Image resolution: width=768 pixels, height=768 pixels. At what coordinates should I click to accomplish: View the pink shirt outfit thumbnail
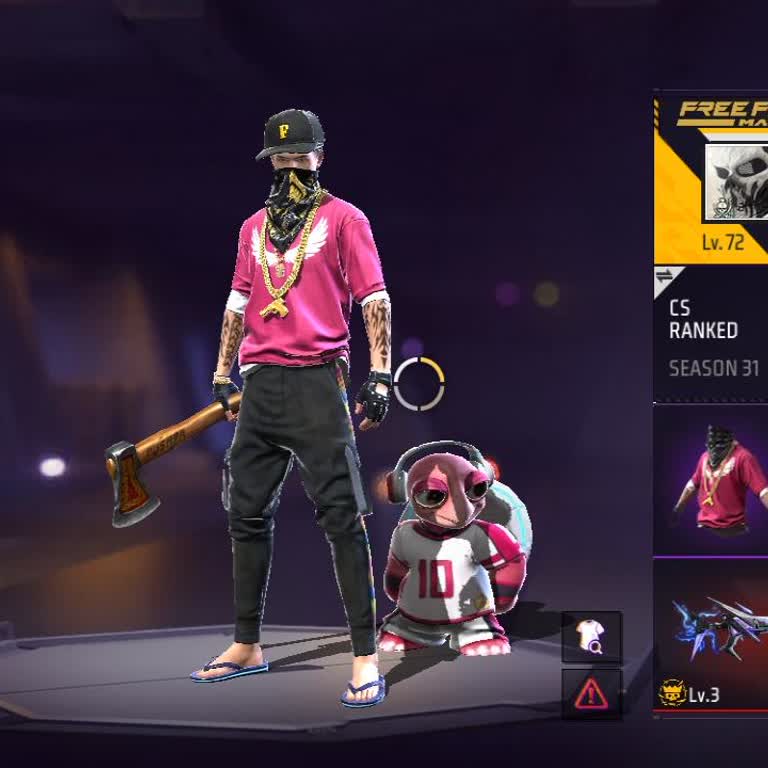point(712,480)
